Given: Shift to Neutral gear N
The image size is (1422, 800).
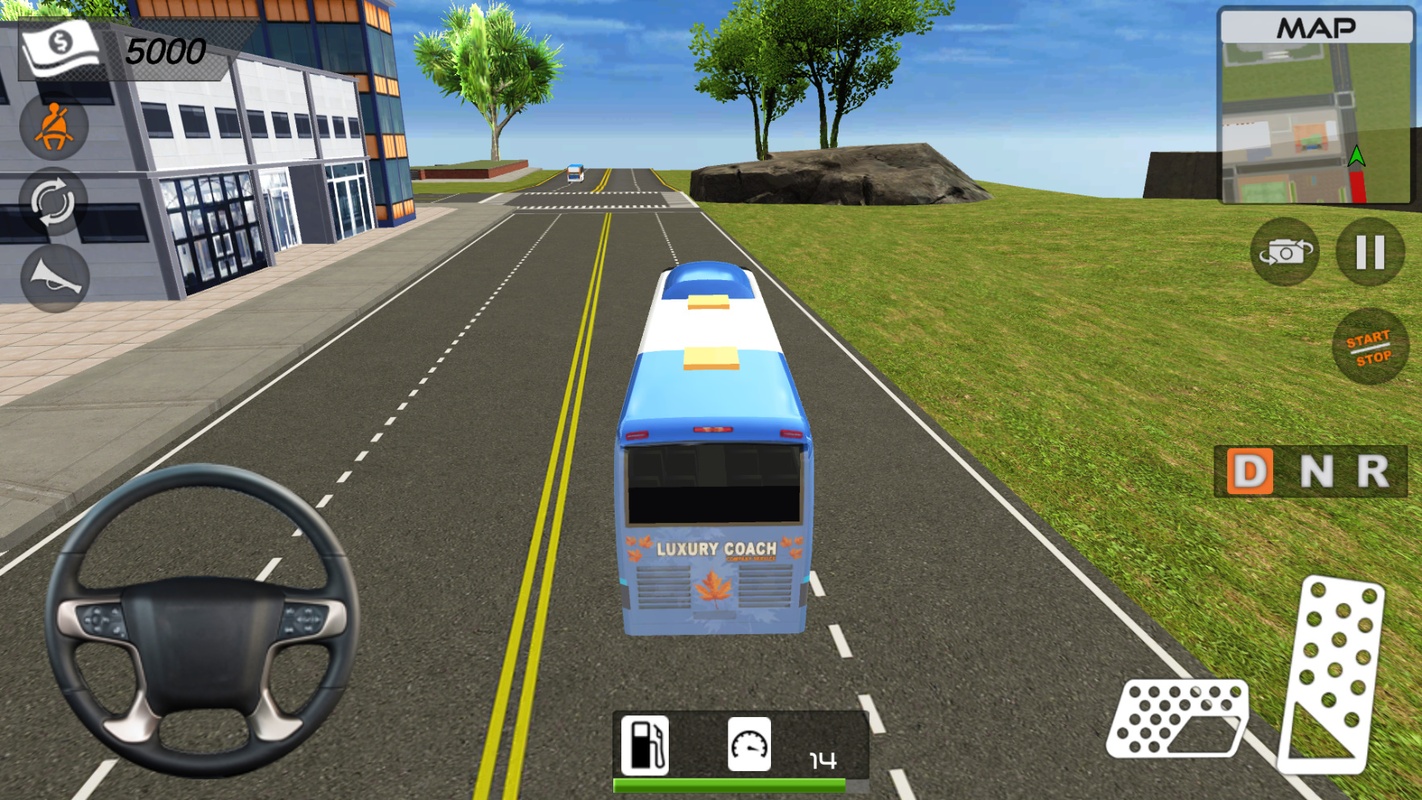Looking at the screenshot, I should tap(1315, 472).
